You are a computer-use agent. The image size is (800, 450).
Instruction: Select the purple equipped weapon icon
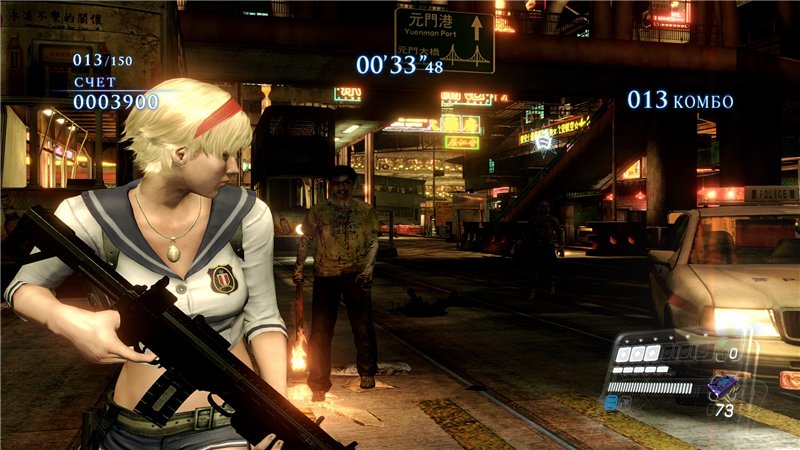point(722,386)
